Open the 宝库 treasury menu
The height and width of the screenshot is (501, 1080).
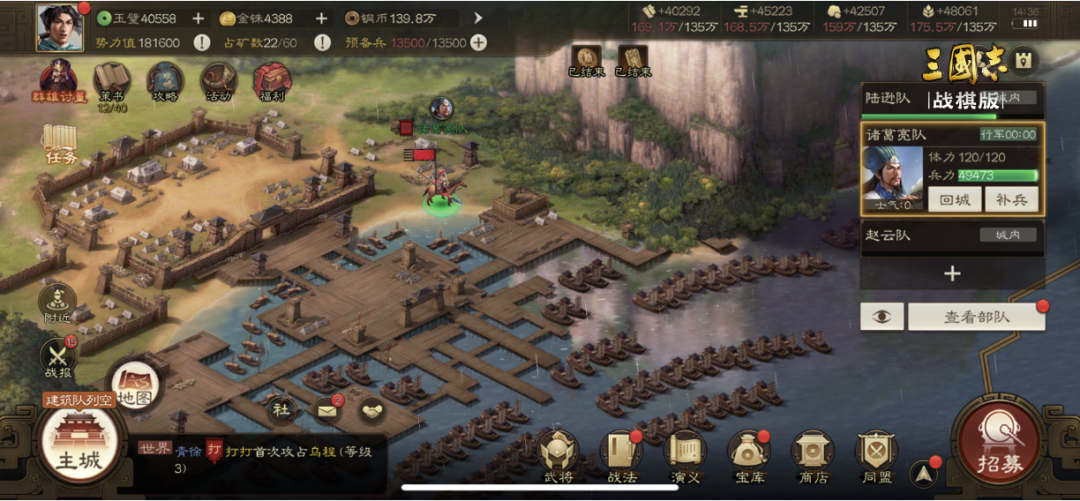(x=748, y=457)
